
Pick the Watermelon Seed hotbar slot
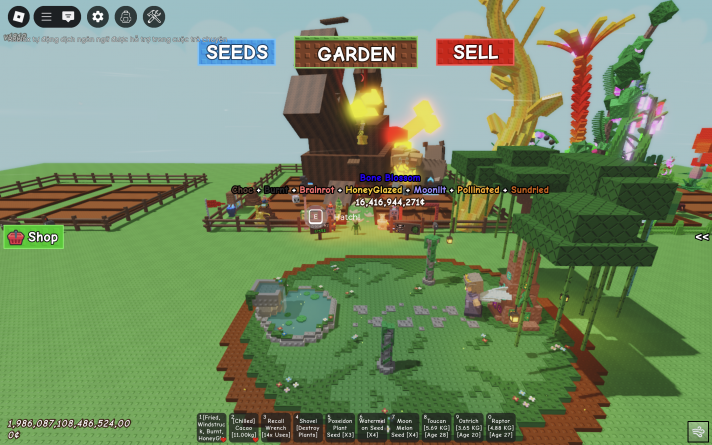[x=372, y=428]
